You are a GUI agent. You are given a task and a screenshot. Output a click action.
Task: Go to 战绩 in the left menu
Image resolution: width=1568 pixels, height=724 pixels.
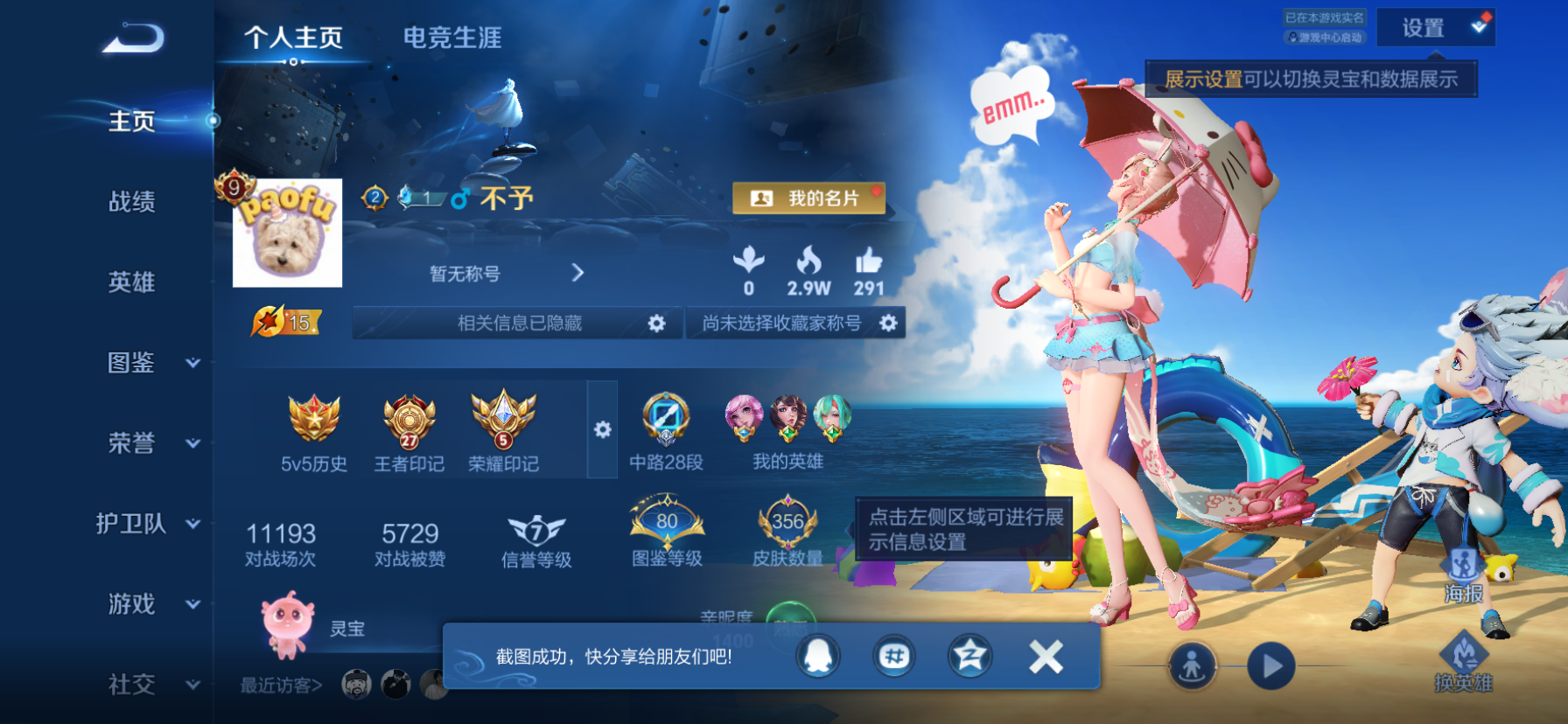133,202
